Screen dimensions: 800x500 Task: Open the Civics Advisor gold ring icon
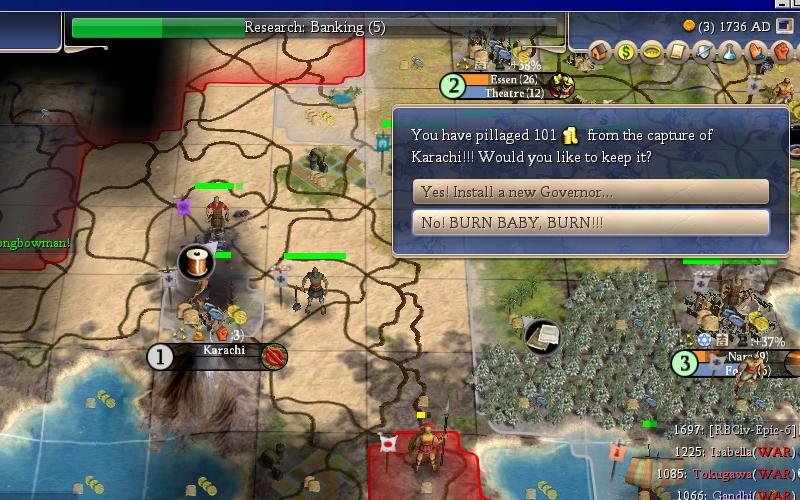[652, 51]
